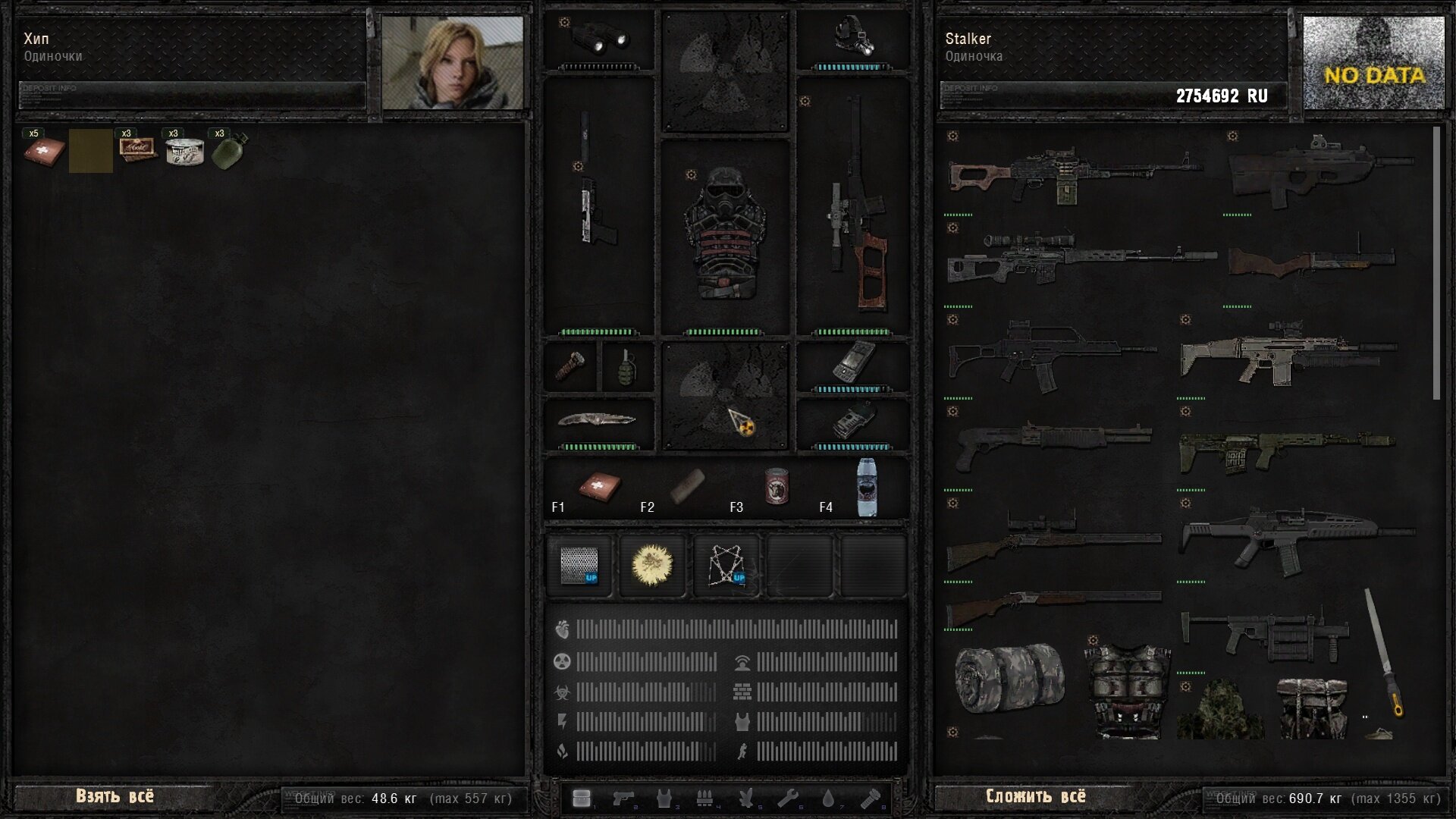Choose the F4 water bottle quick slot
1456x819 pixels.
point(867,487)
